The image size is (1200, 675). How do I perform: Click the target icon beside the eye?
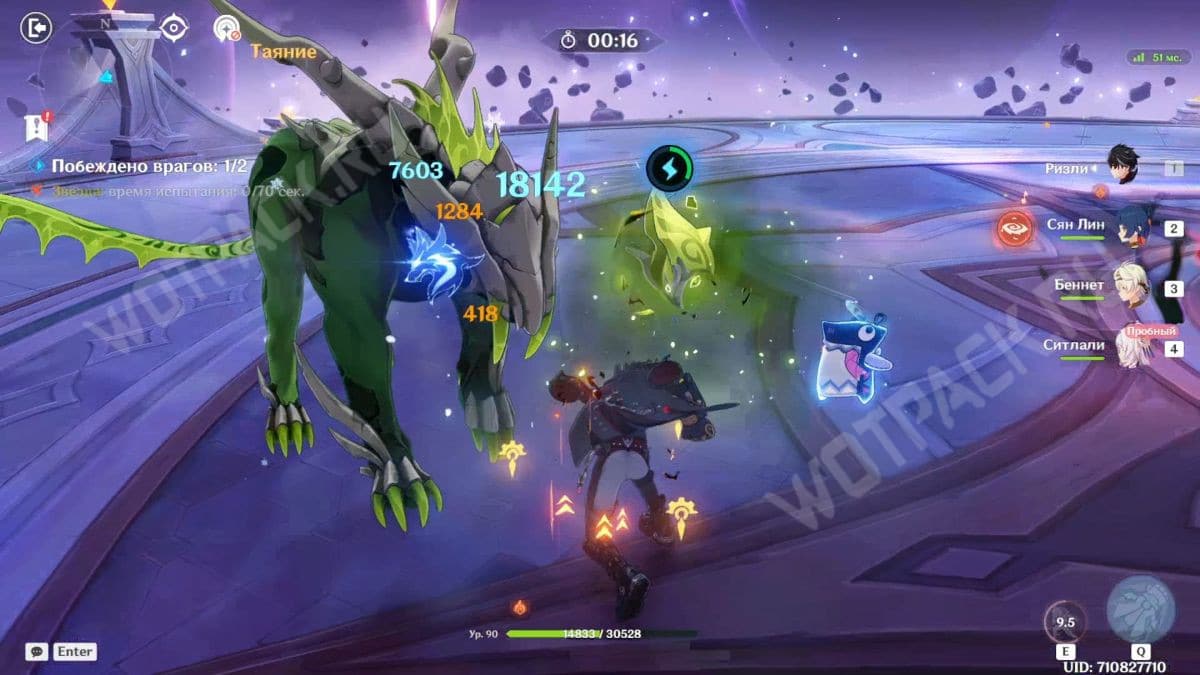pos(227,28)
